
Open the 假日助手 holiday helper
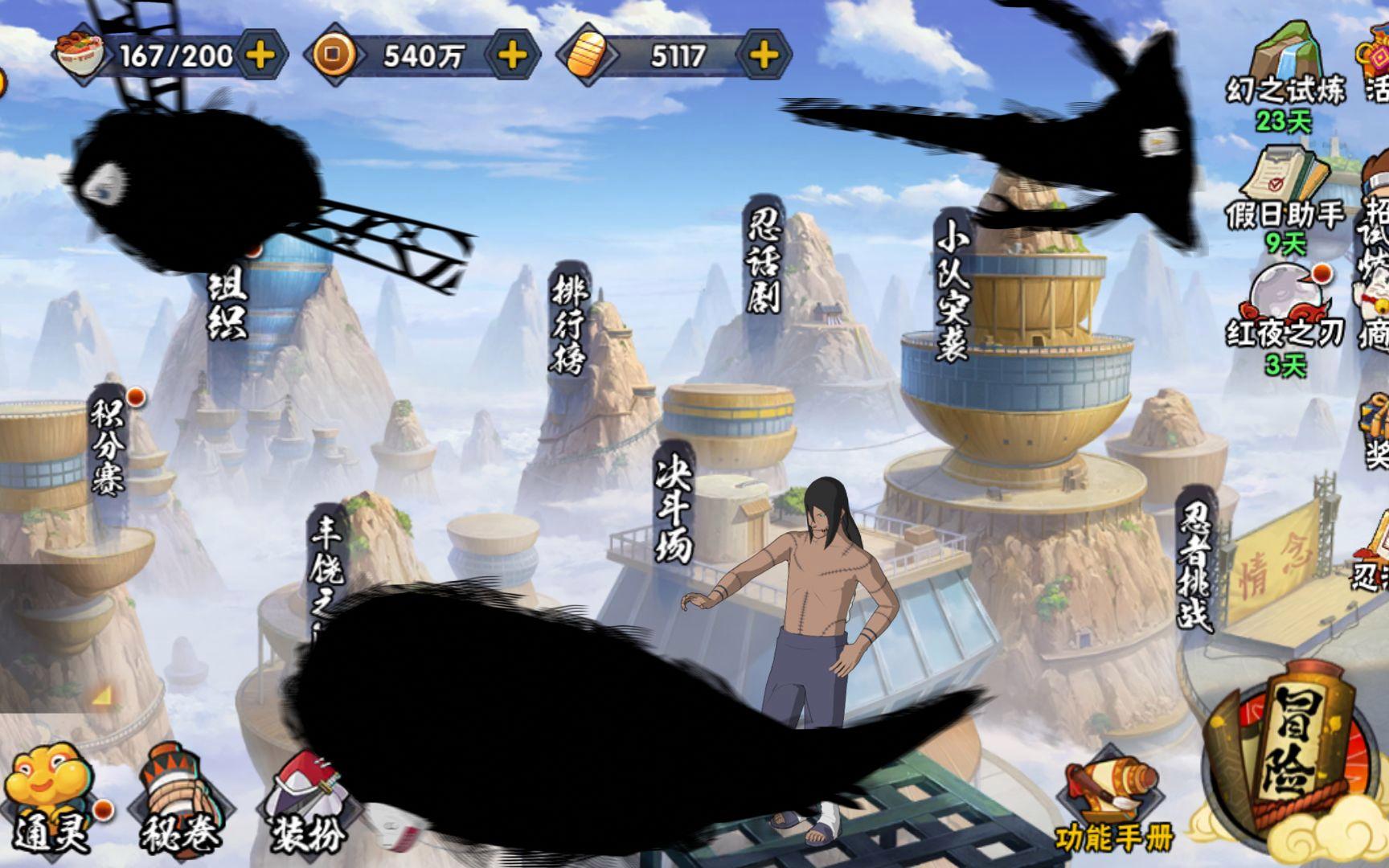1285,193
